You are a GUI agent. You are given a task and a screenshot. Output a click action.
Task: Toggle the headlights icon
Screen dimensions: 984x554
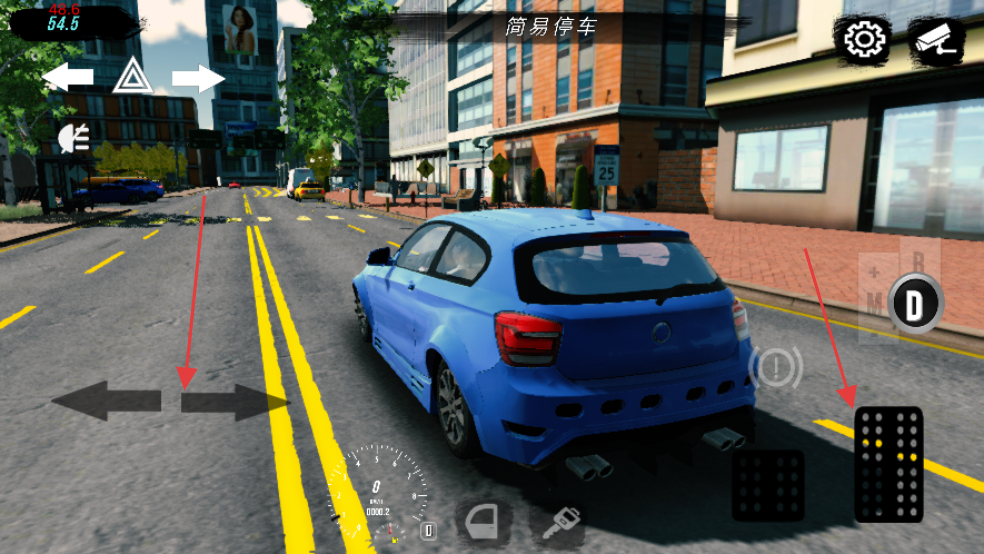click(74, 138)
